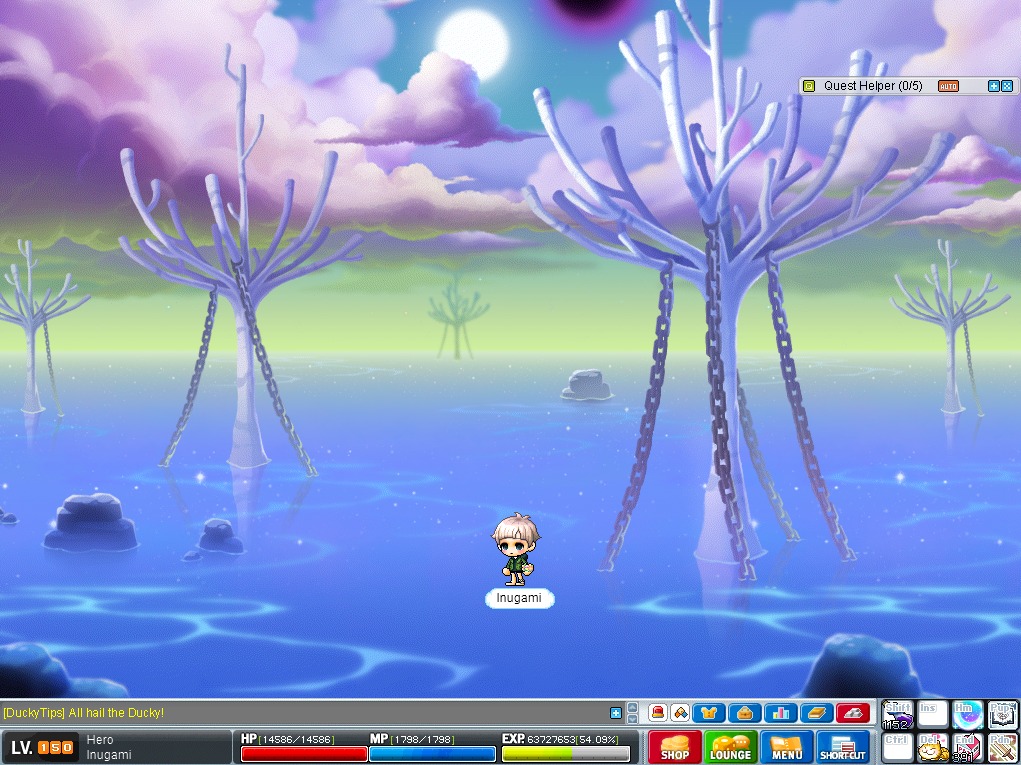Viewport: 1021px width, 765px height.
Task: Click the red silver-bars icon button
Action: pyautogui.click(x=852, y=713)
